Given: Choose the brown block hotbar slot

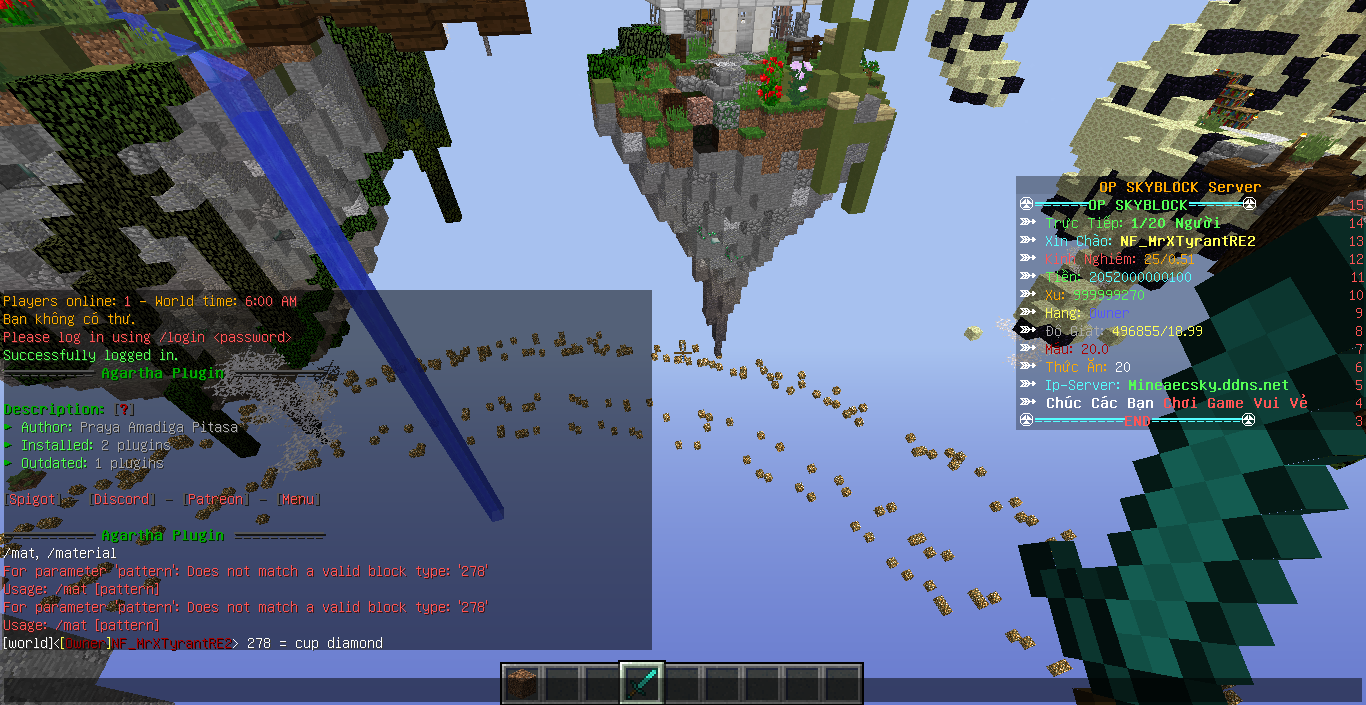Looking at the screenshot, I should click(x=521, y=683).
